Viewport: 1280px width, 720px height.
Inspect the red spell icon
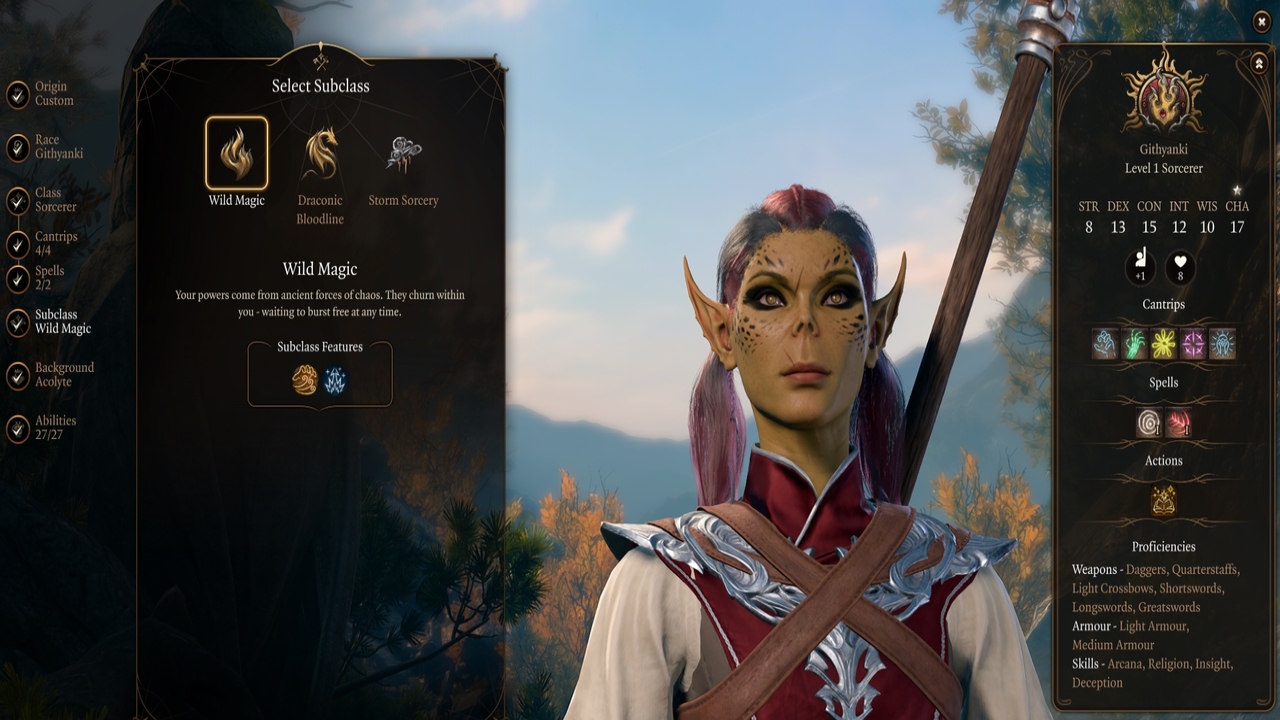[x=1178, y=423]
